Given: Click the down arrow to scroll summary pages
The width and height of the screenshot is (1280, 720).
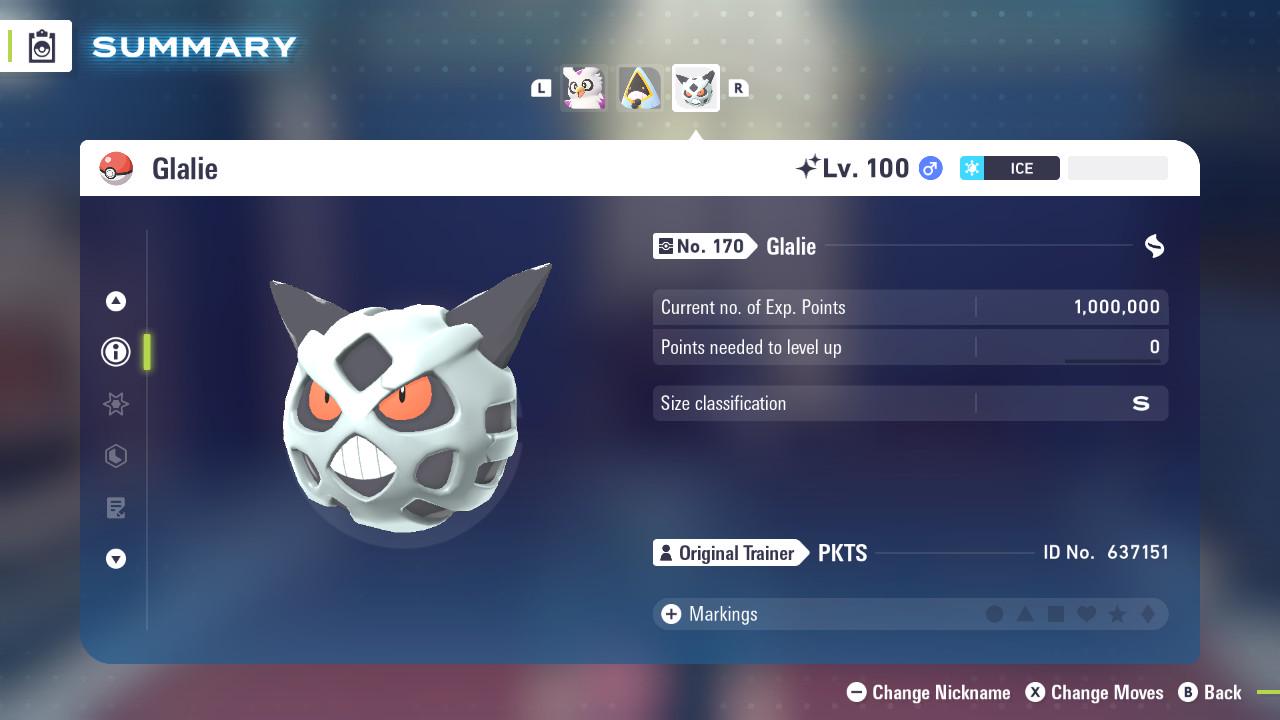Looking at the screenshot, I should [115, 559].
